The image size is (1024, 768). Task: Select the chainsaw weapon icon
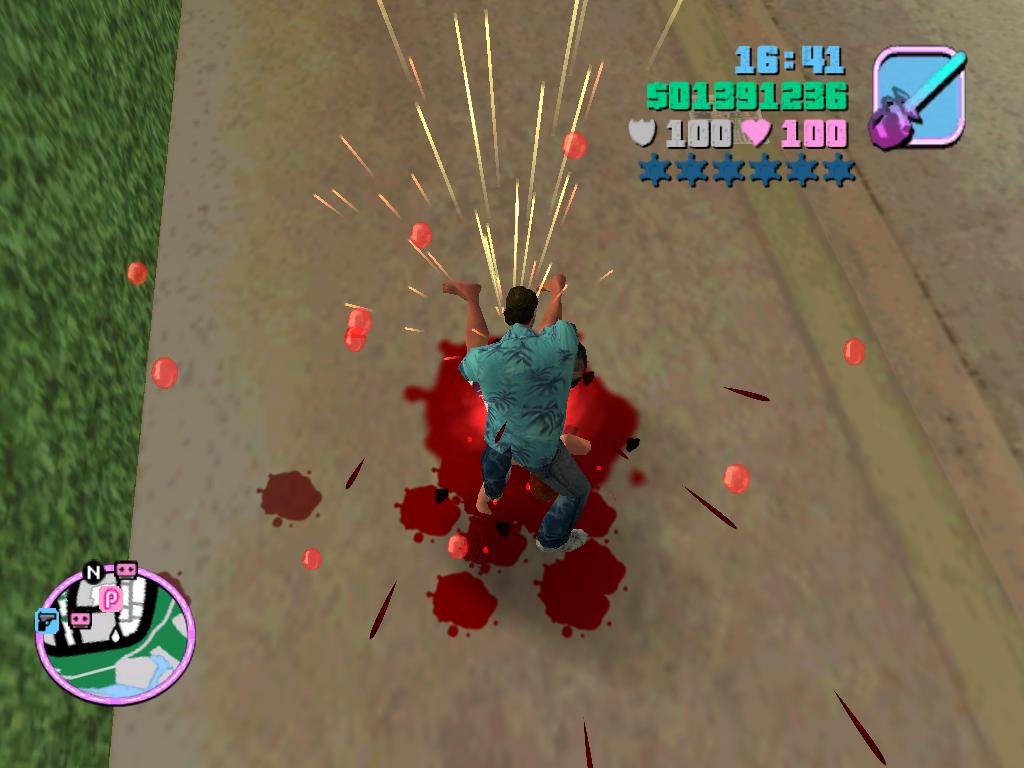click(x=919, y=98)
